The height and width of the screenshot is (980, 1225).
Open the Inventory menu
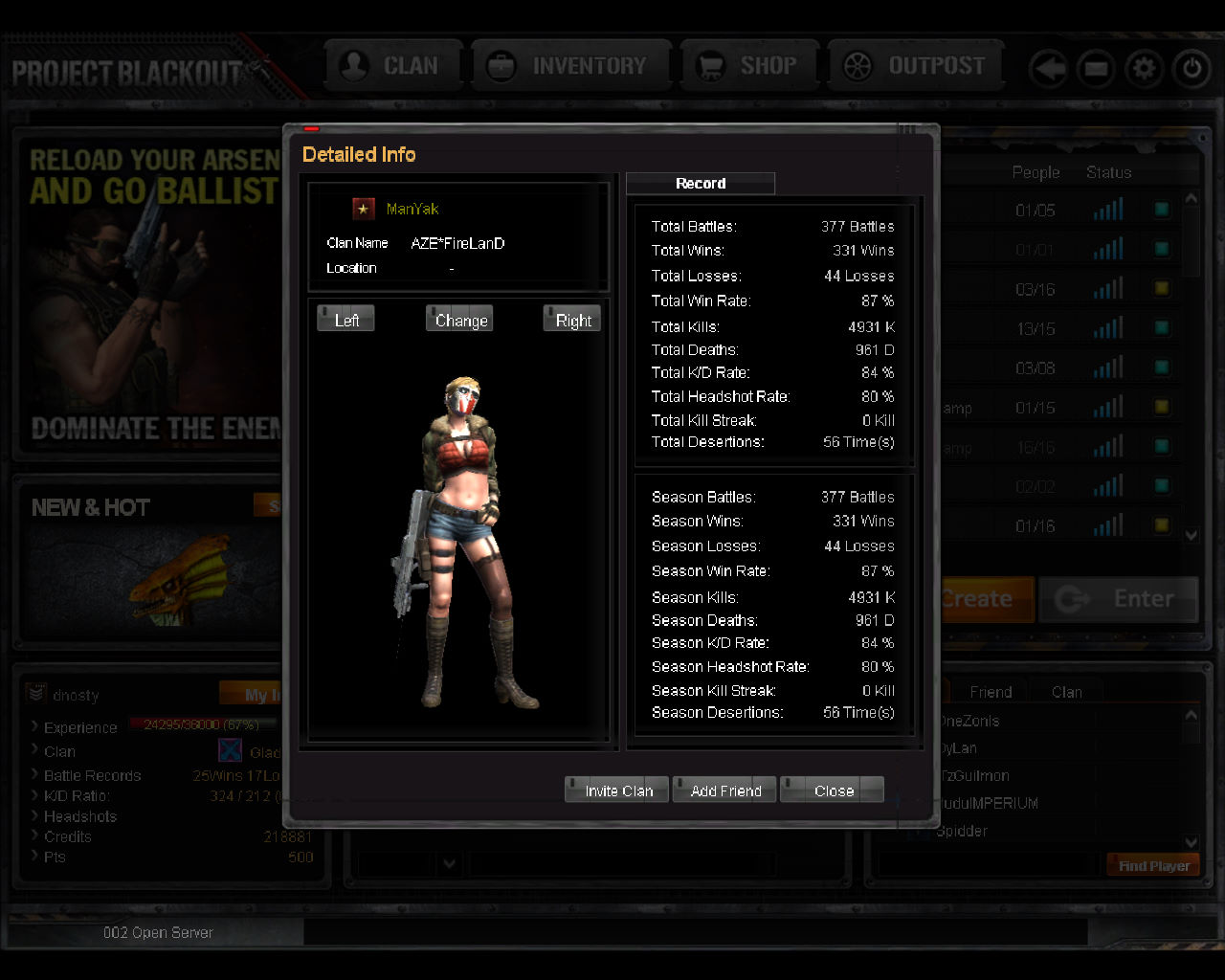click(571, 66)
